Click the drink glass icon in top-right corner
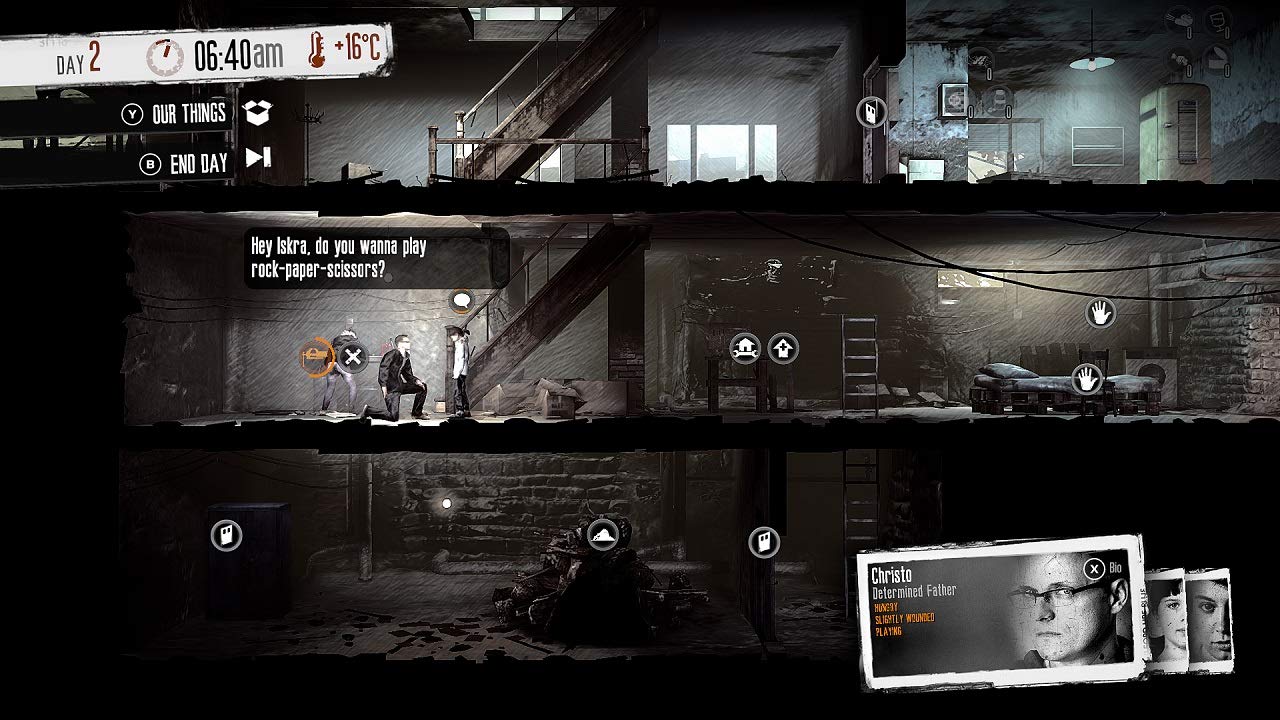 [1218, 21]
